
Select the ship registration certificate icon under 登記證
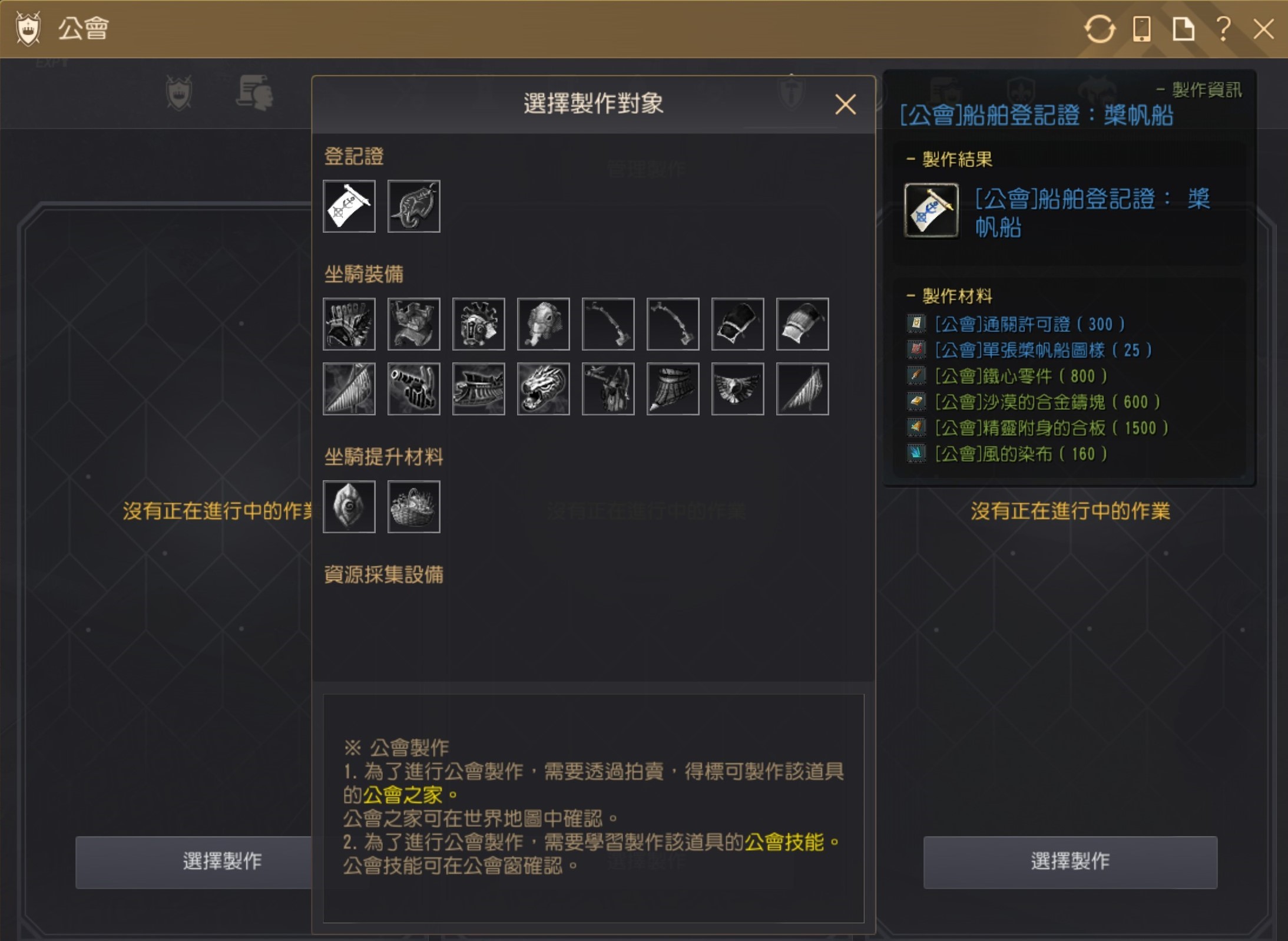349,206
